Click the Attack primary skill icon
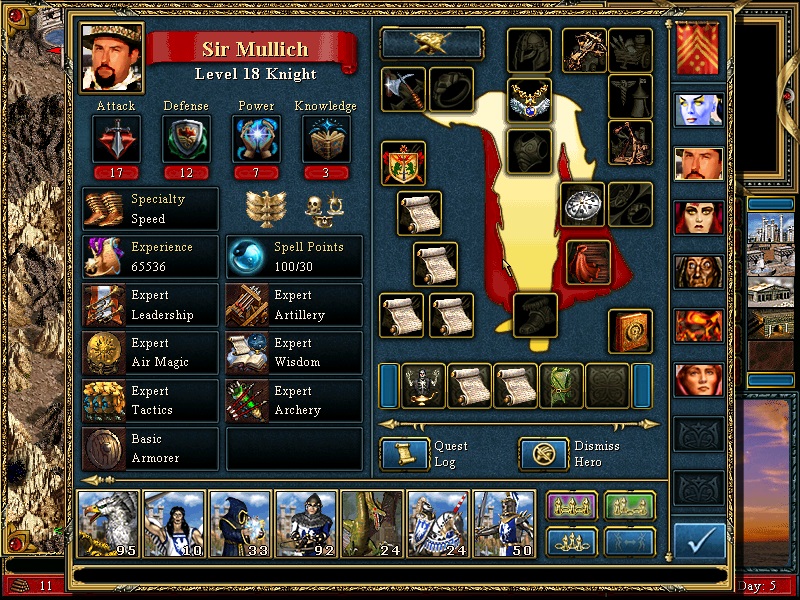Image resolution: width=800 pixels, height=600 pixels. point(116,139)
